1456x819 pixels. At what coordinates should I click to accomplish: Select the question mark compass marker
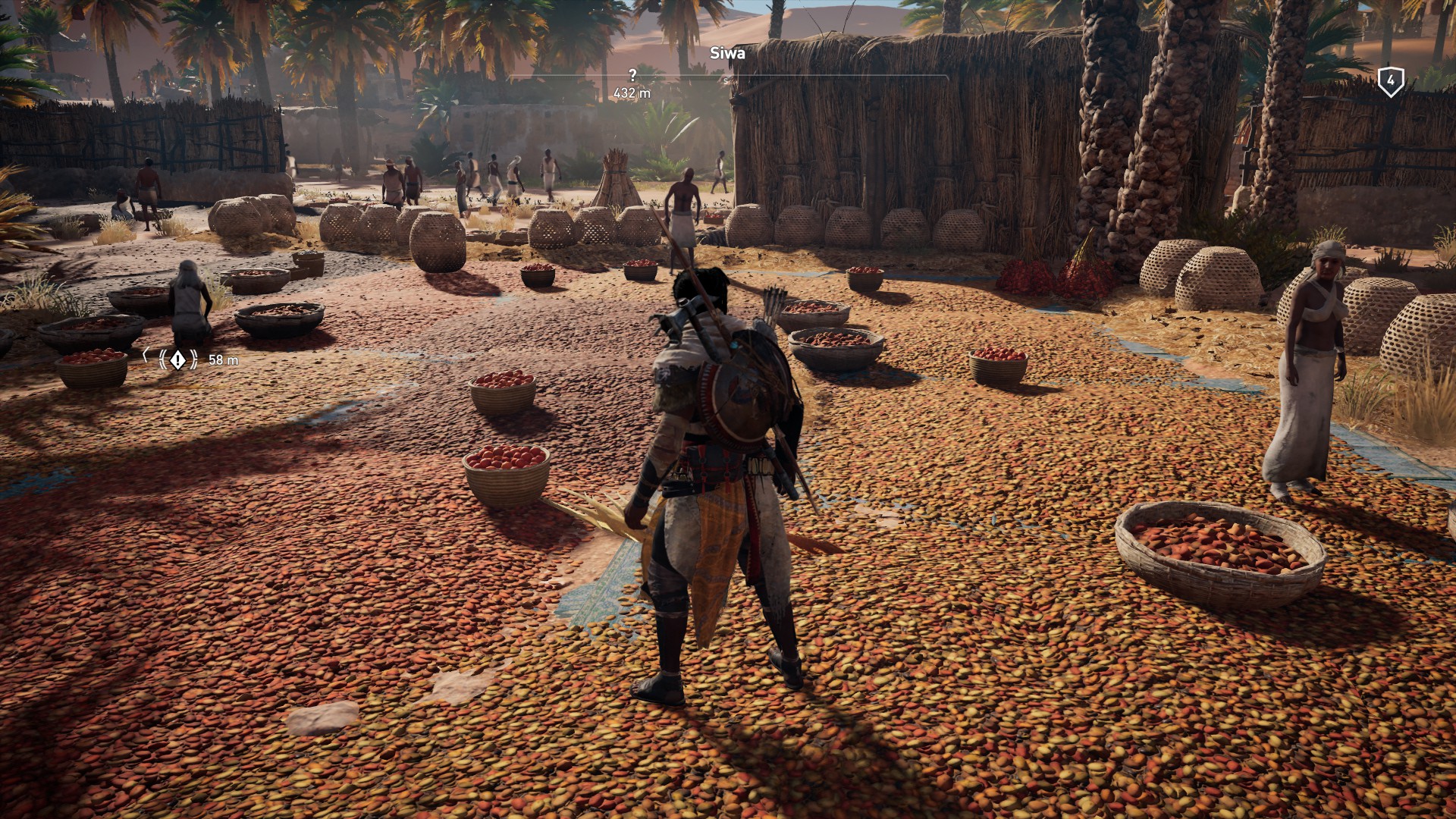[632, 75]
